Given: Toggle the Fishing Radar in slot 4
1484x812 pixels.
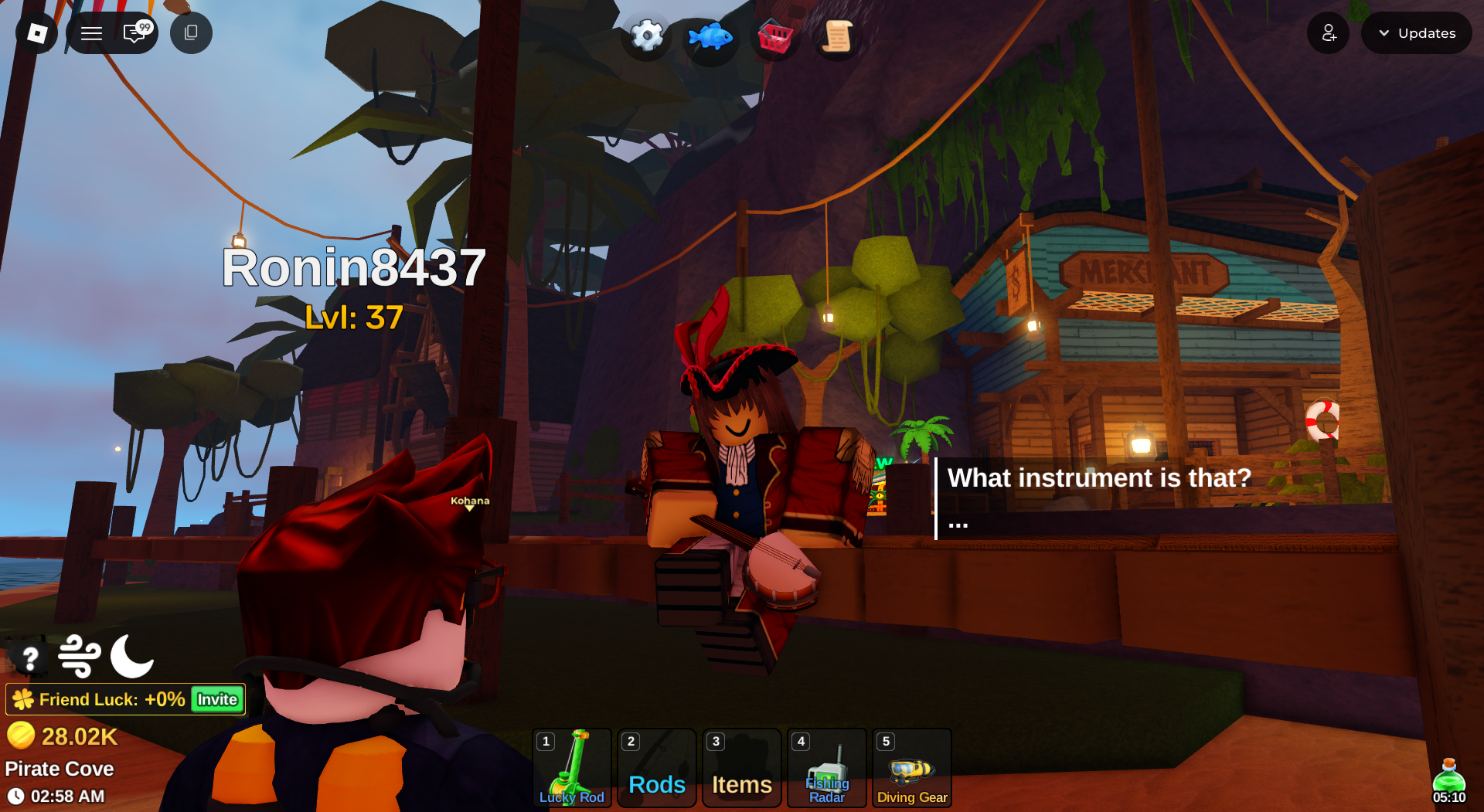Looking at the screenshot, I should [x=826, y=767].
